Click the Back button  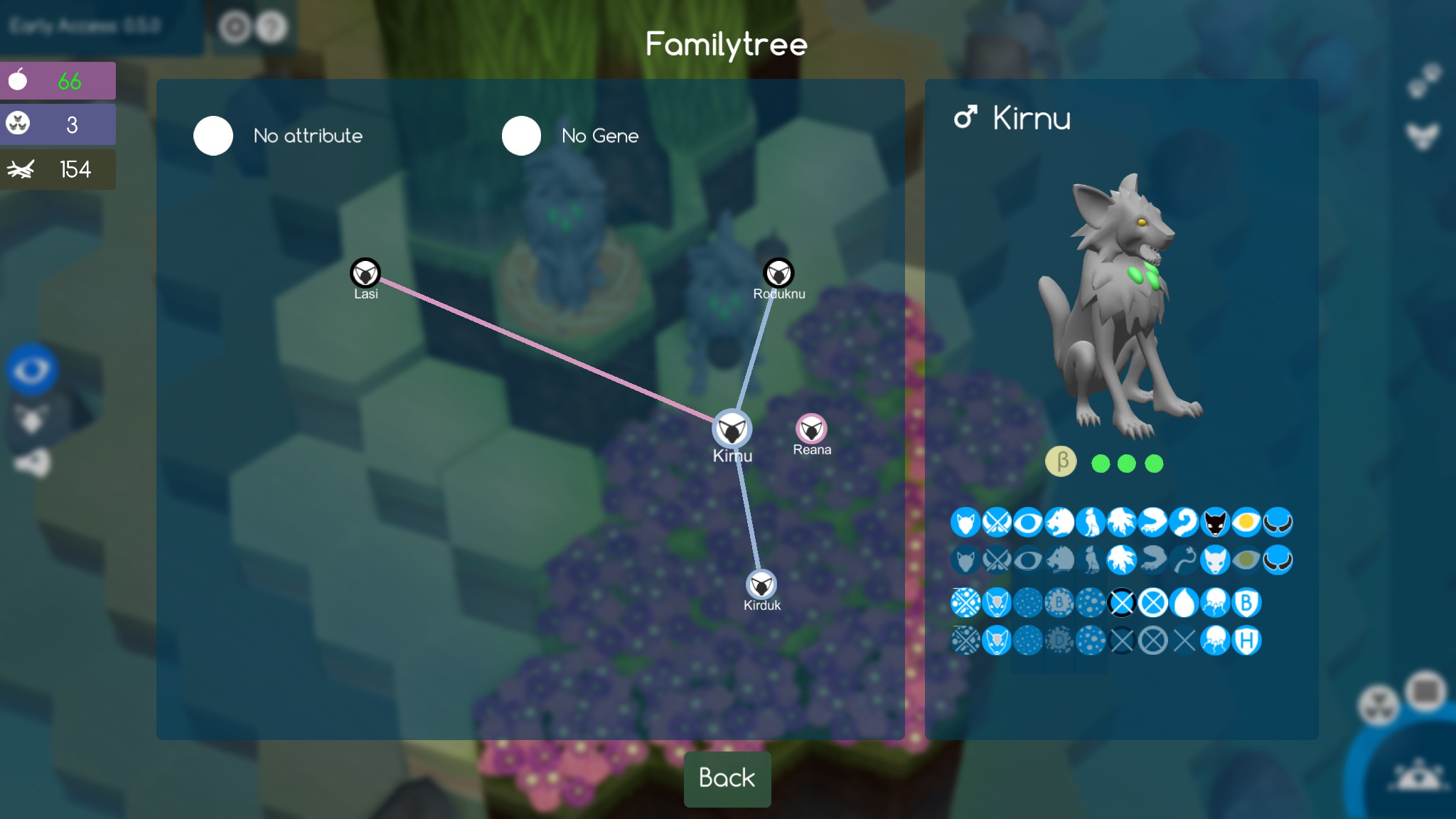click(727, 779)
